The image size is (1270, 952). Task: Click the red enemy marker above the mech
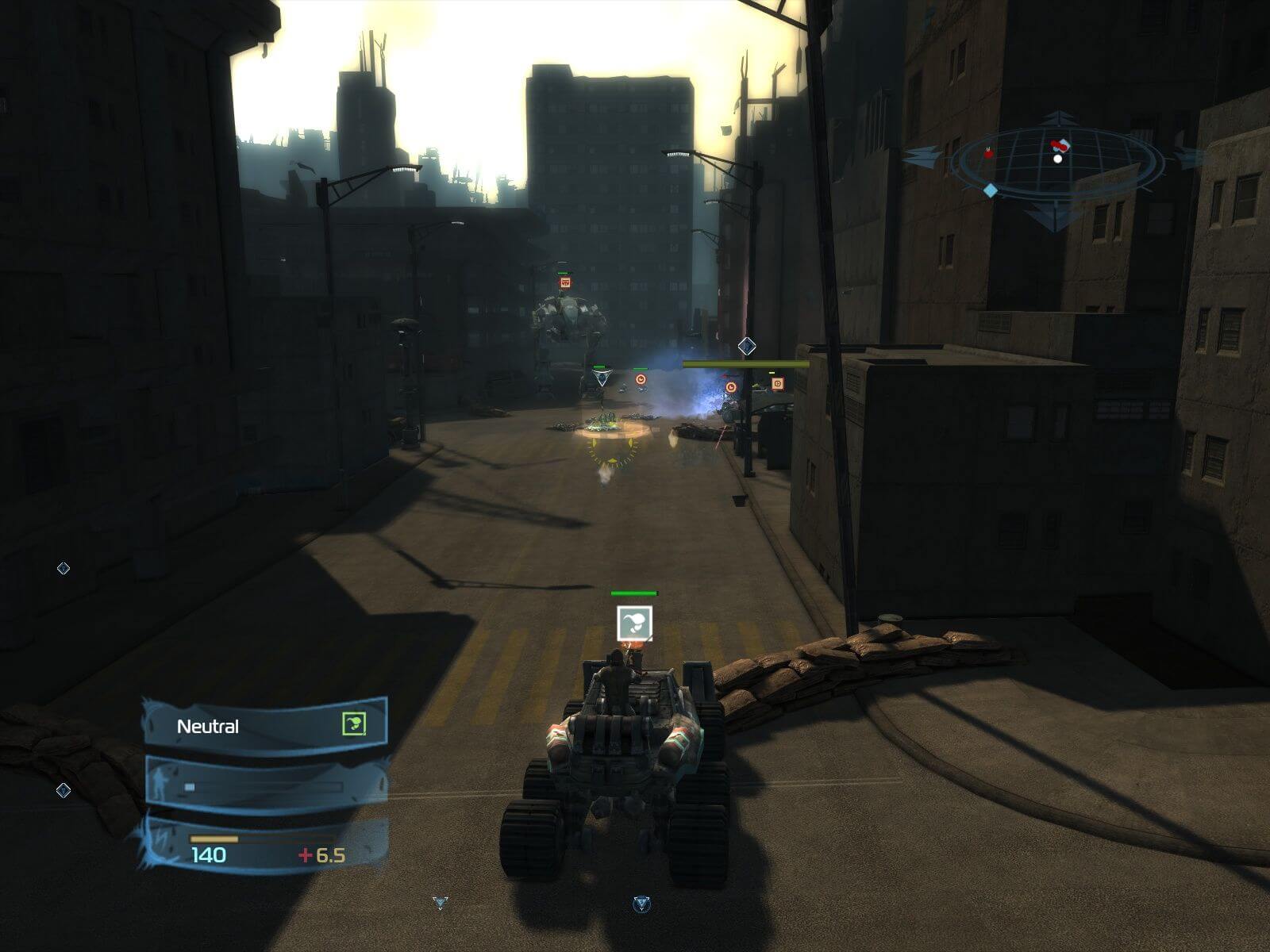coord(565,282)
